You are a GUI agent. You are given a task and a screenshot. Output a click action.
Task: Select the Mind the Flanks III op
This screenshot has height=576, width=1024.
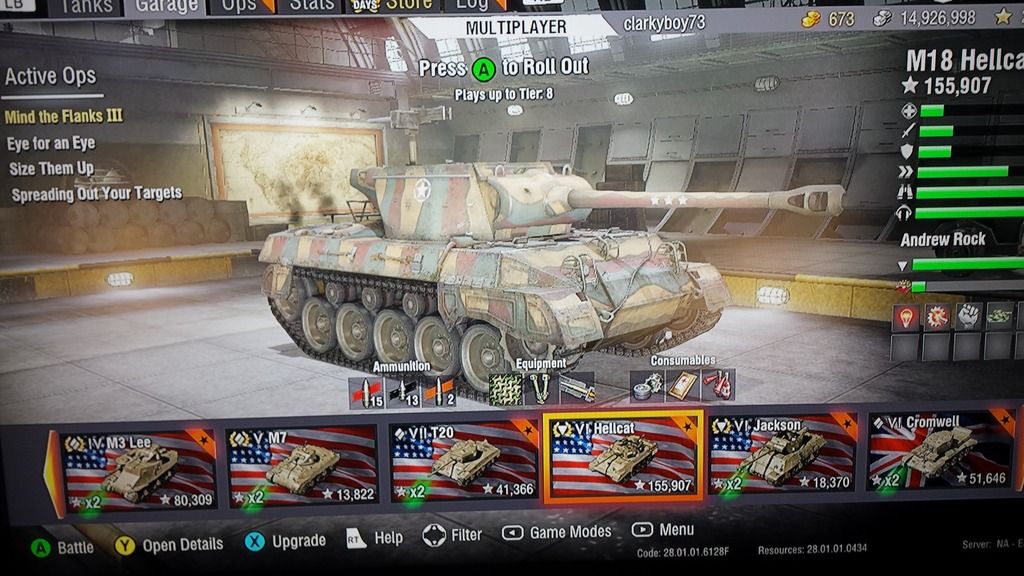click(64, 116)
